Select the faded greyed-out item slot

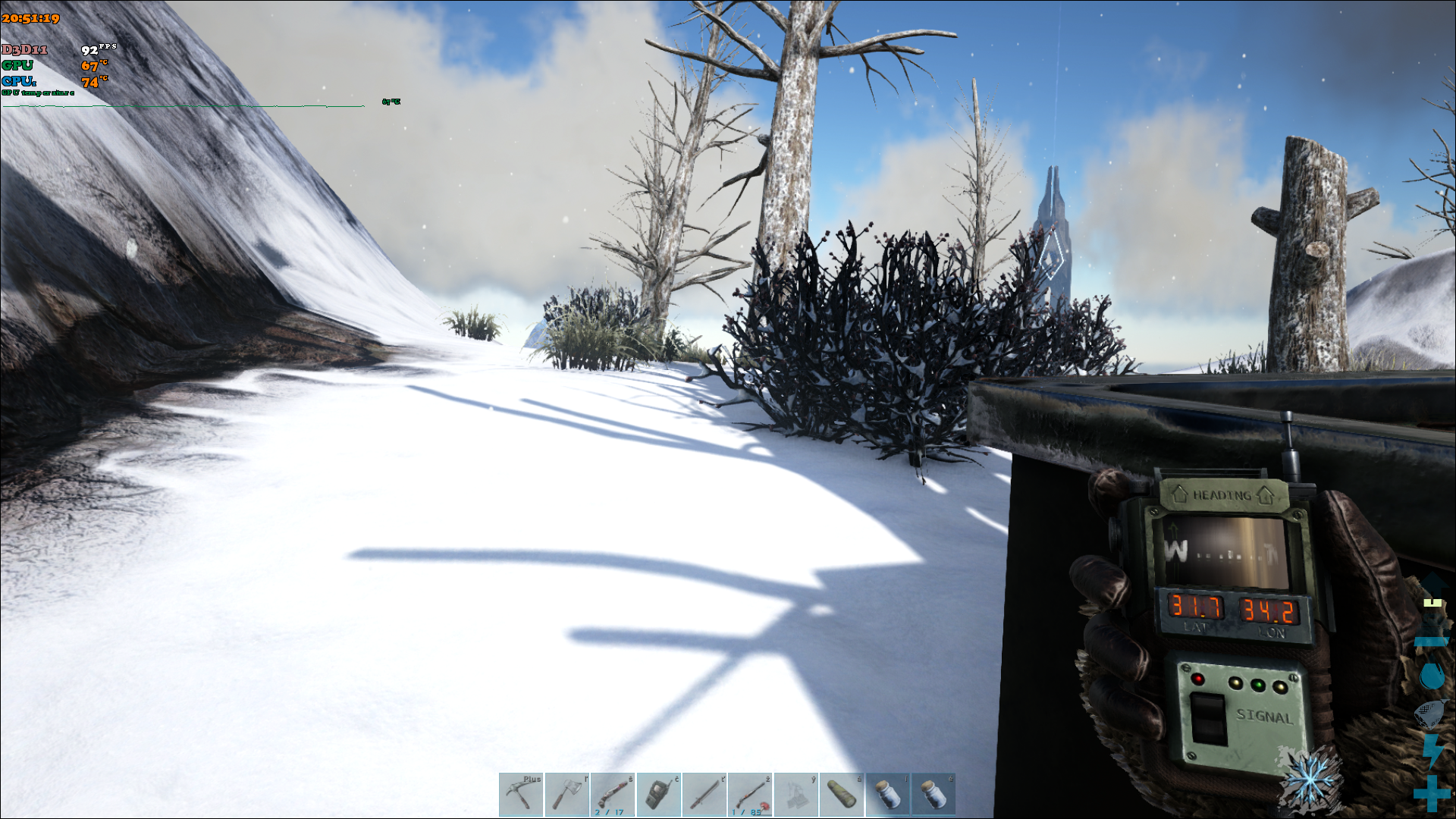pyautogui.click(x=796, y=794)
